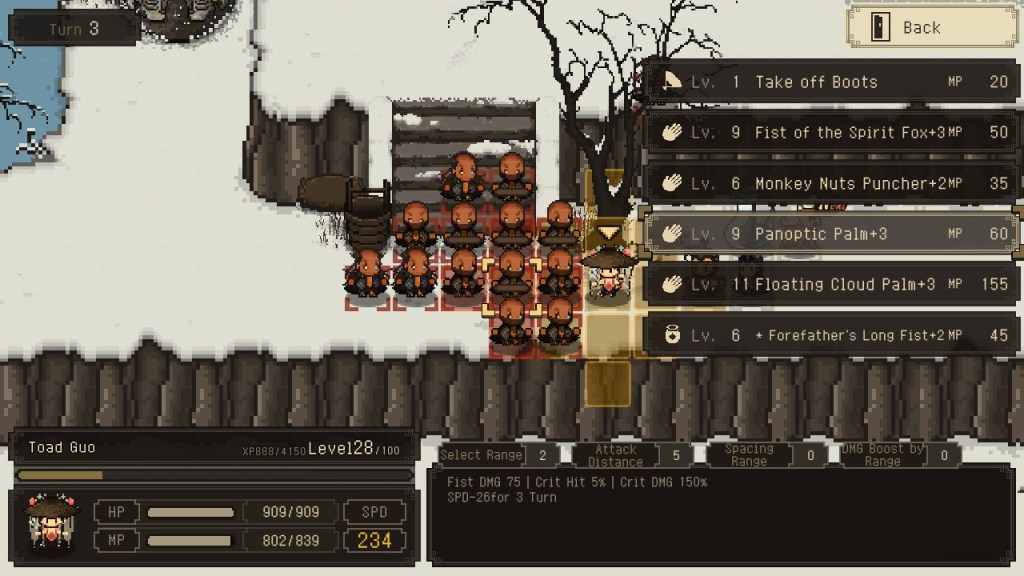Go back with the Back button
This screenshot has width=1024, height=576.
coord(919,27)
